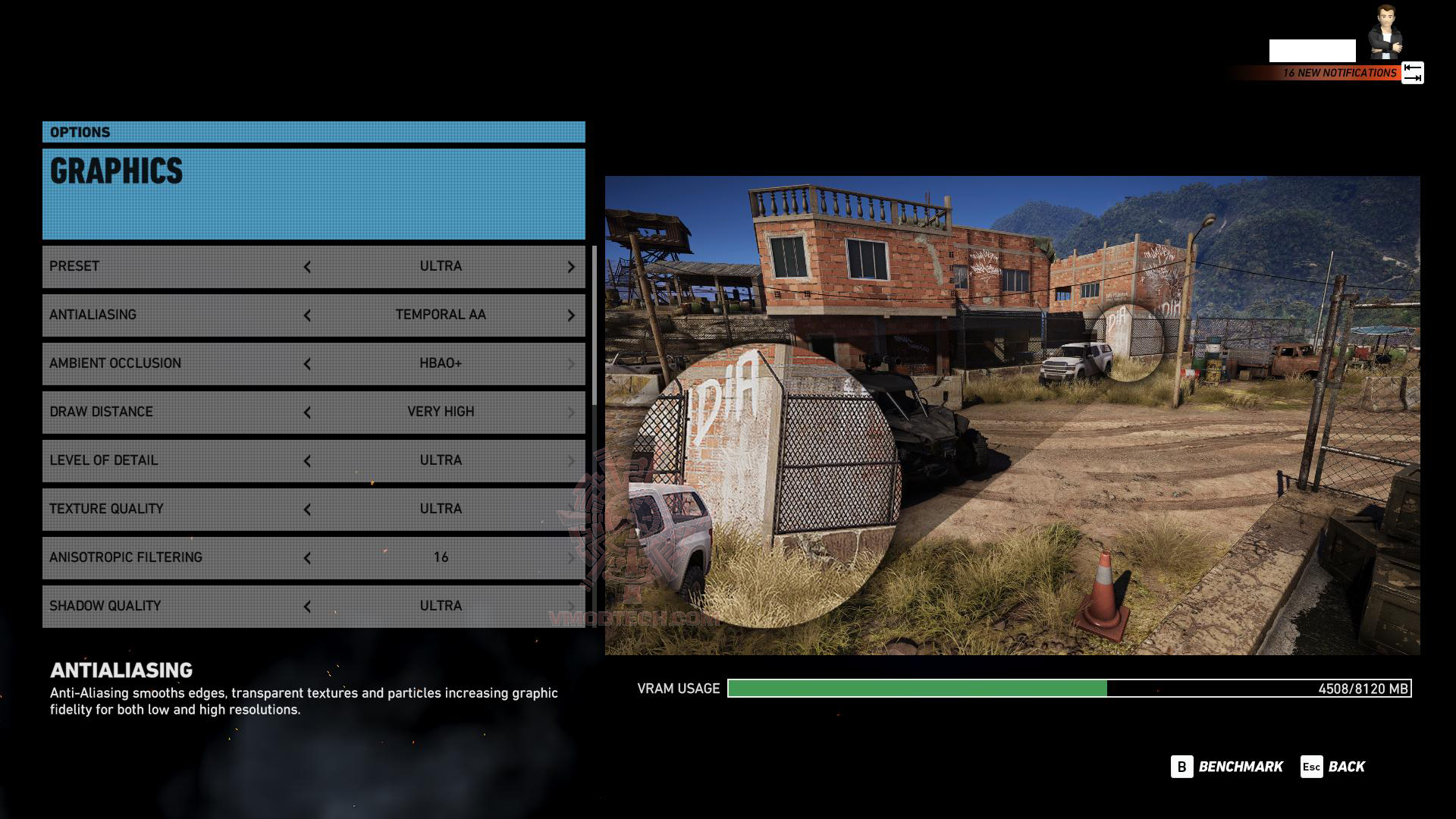Viewport: 1456px width, 819px height.
Task: Open the 16 new notifications banner
Action: tap(1338, 73)
